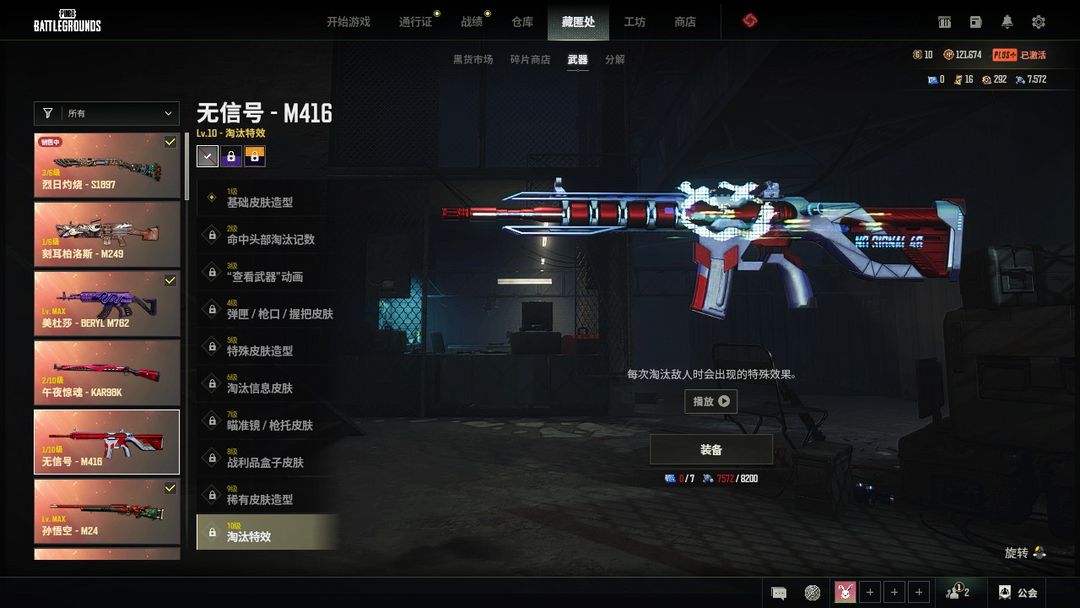Switch to the 通行证 tab
Image resolution: width=1080 pixels, height=608 pixels.
pos(416,22)
